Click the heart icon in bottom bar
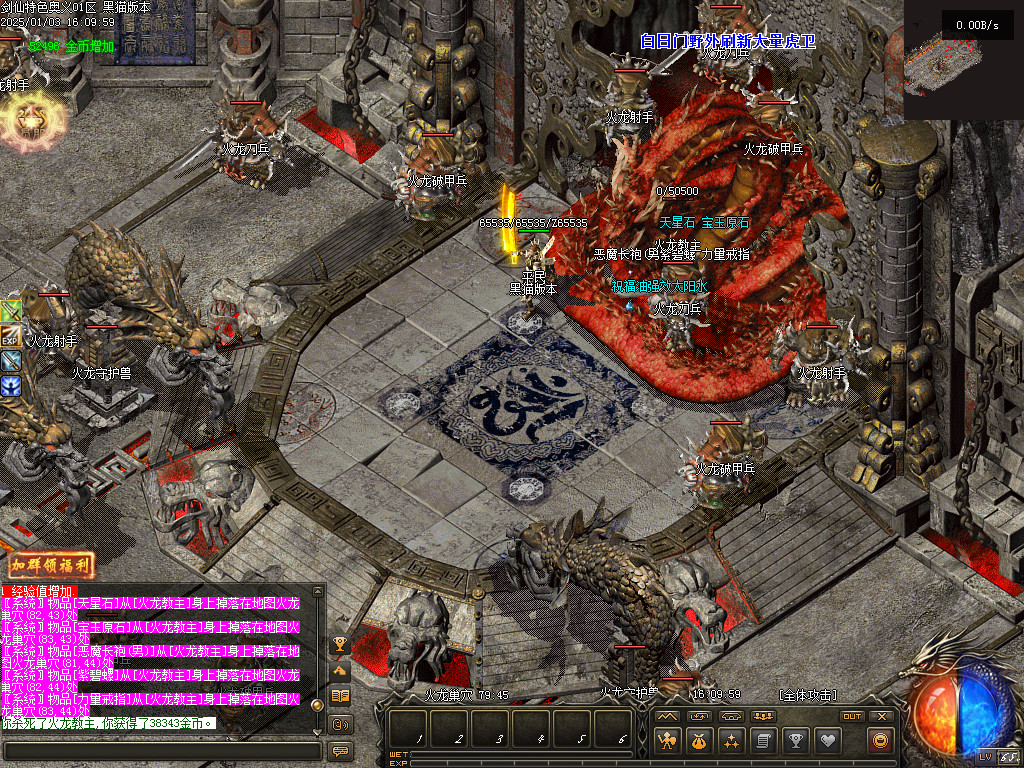The height and width of the screenshot is (768, 1024). (827, 741)
